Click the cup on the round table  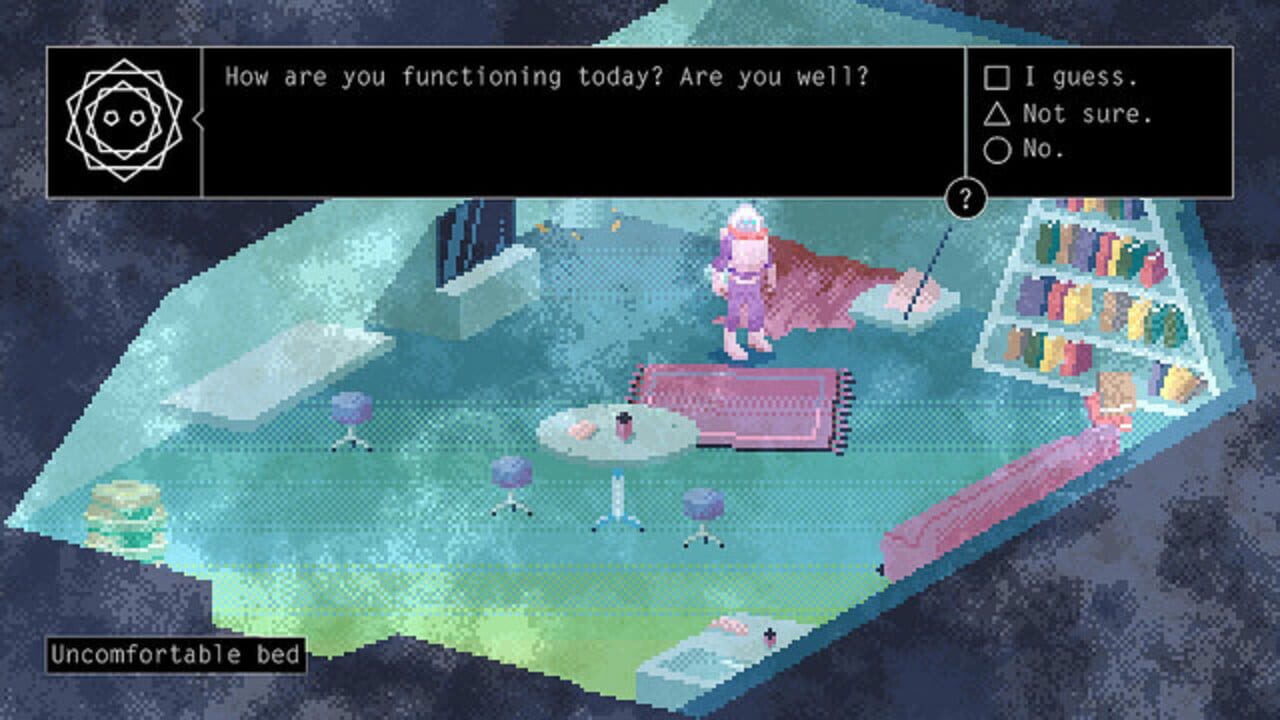[x=625, y=425]
